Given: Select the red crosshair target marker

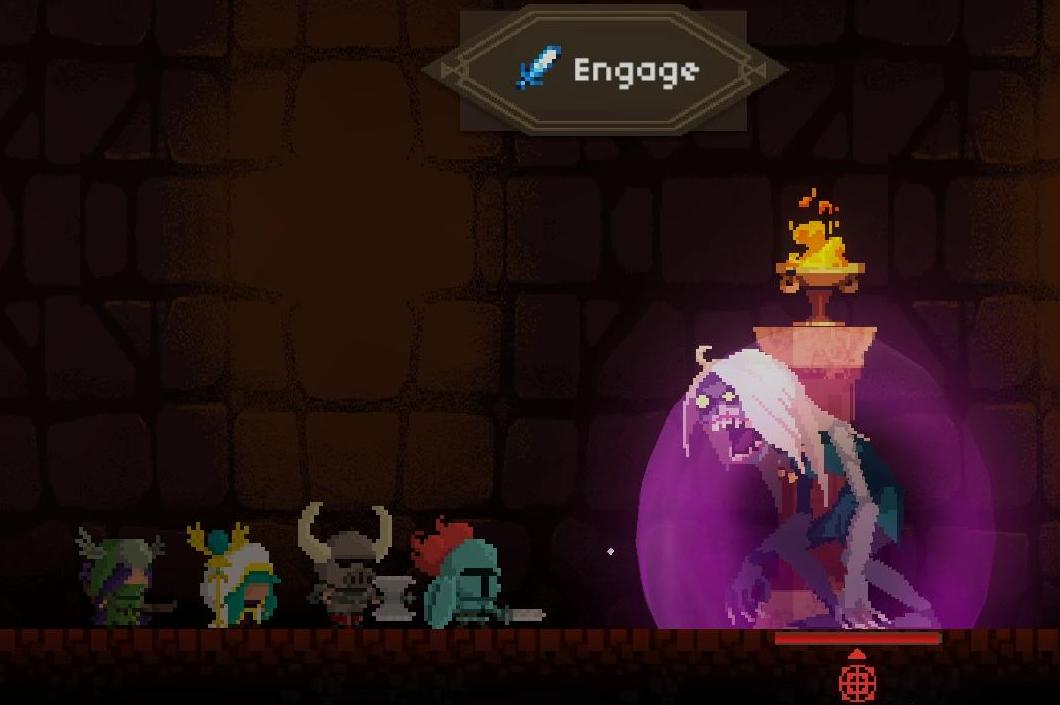Looking at the screenshot, I should [857, 681].
